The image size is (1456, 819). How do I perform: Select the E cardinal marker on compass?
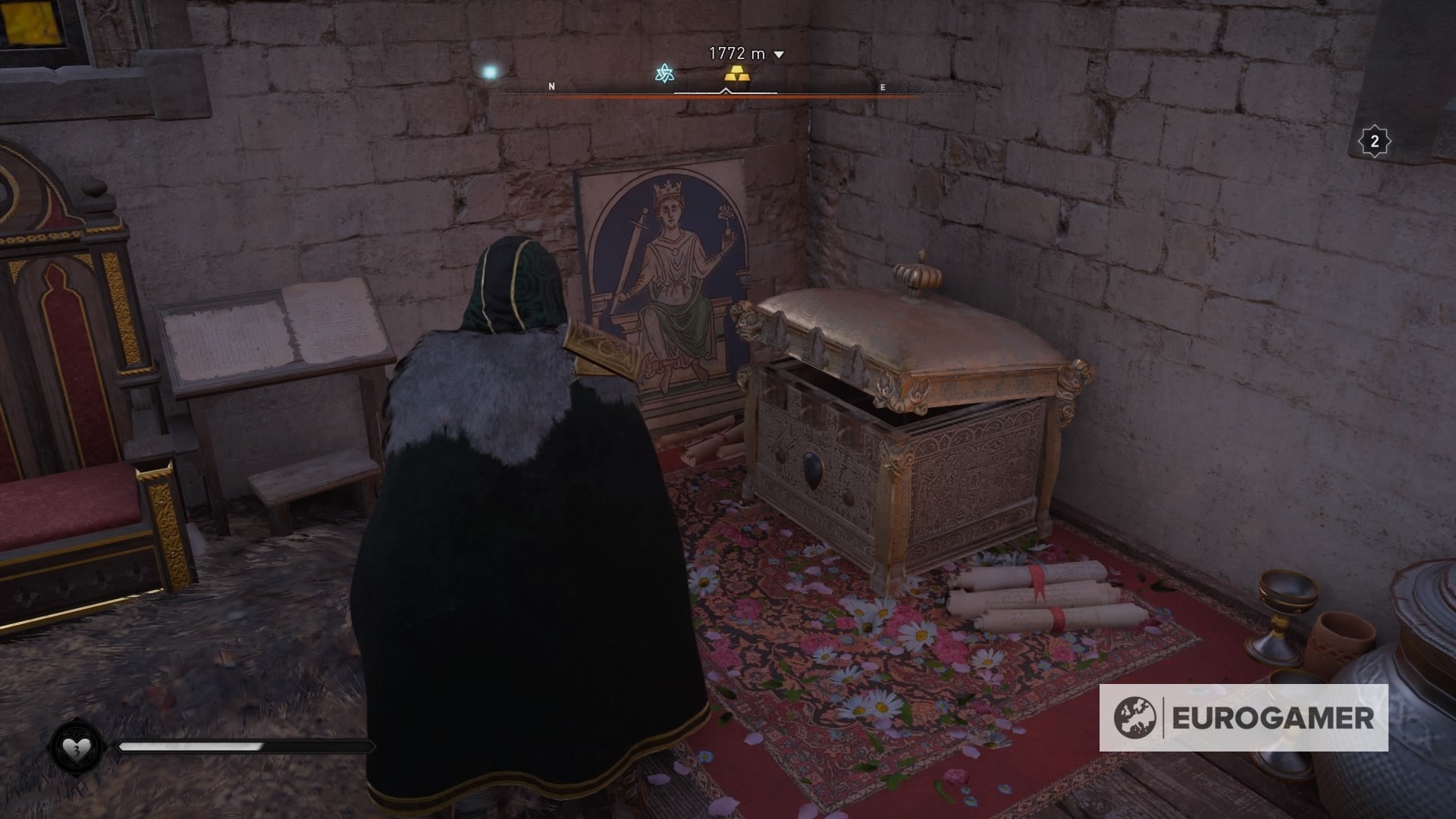pos(881,86)
